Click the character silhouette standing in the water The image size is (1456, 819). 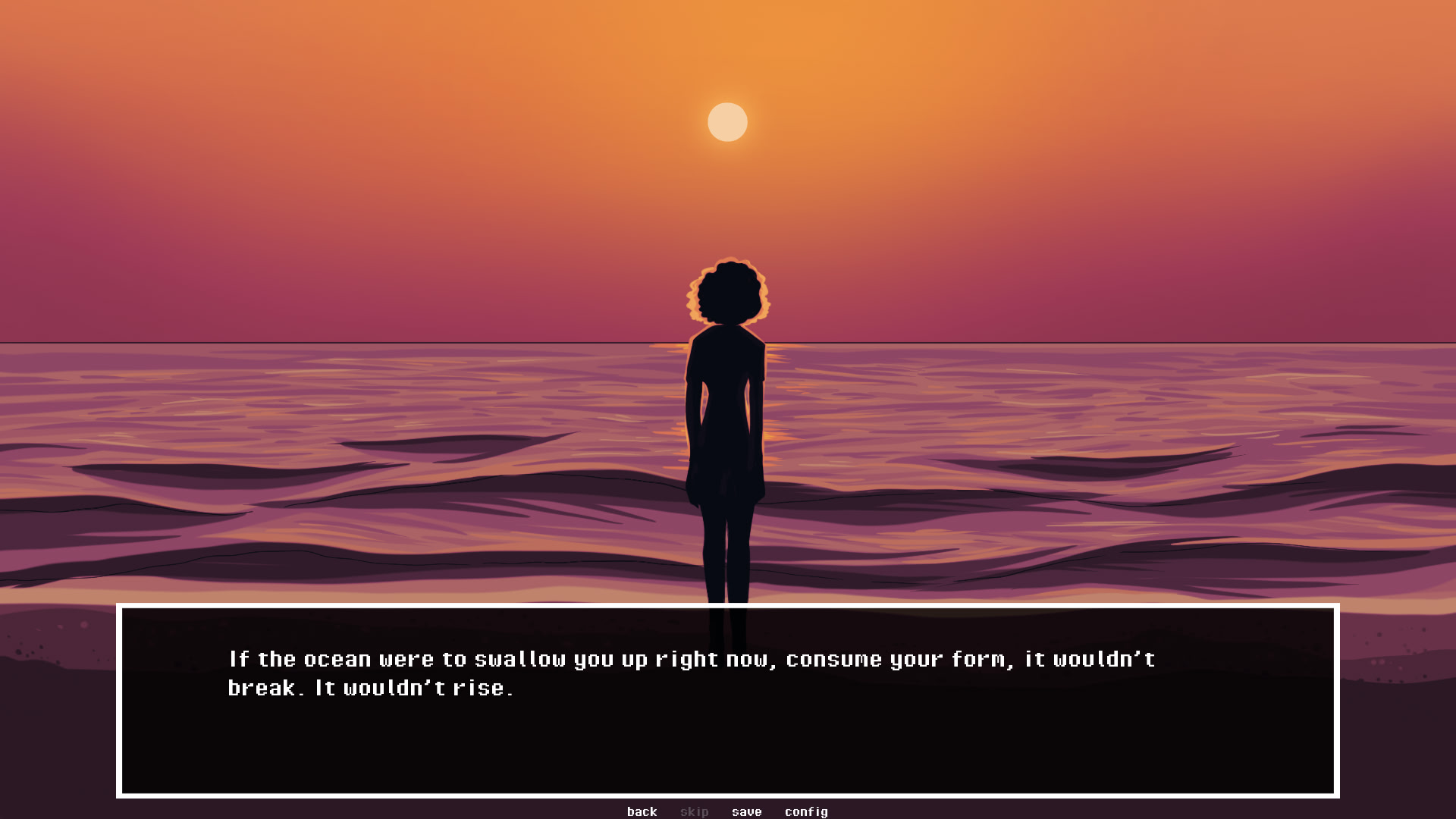click(x=726, y=417)
